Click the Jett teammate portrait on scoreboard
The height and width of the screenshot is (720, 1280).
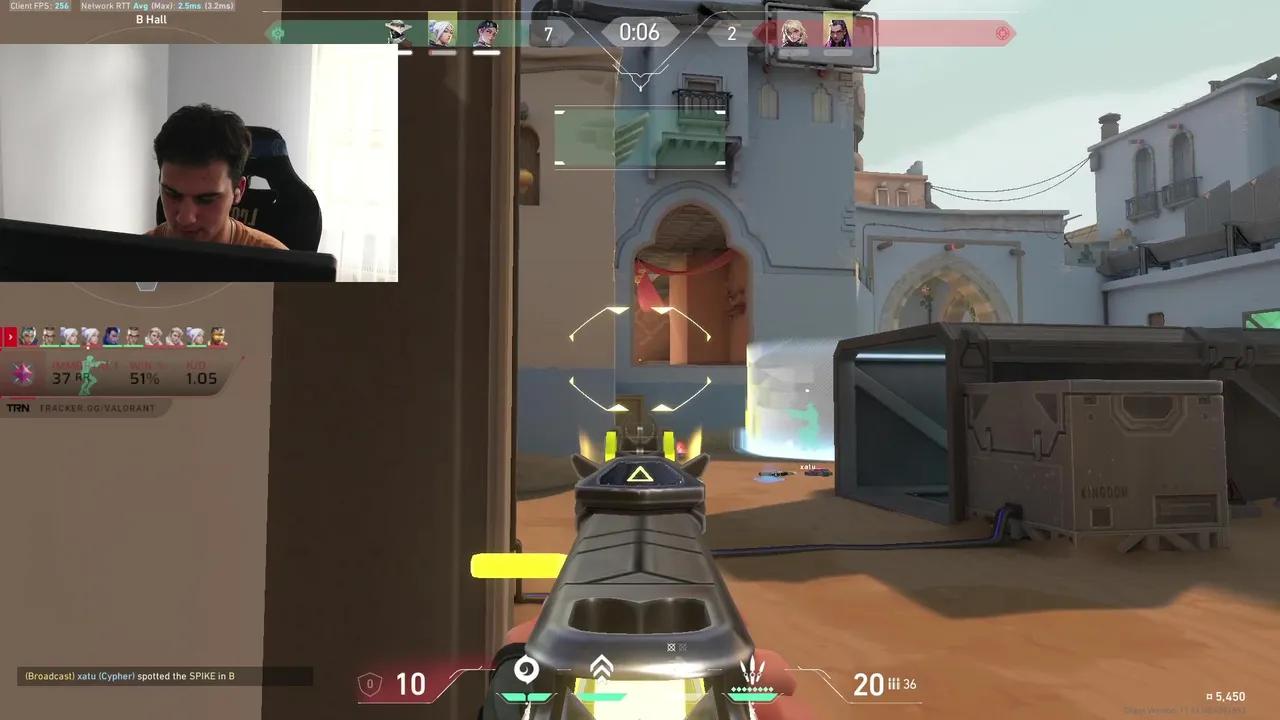[x=443, y=33]
